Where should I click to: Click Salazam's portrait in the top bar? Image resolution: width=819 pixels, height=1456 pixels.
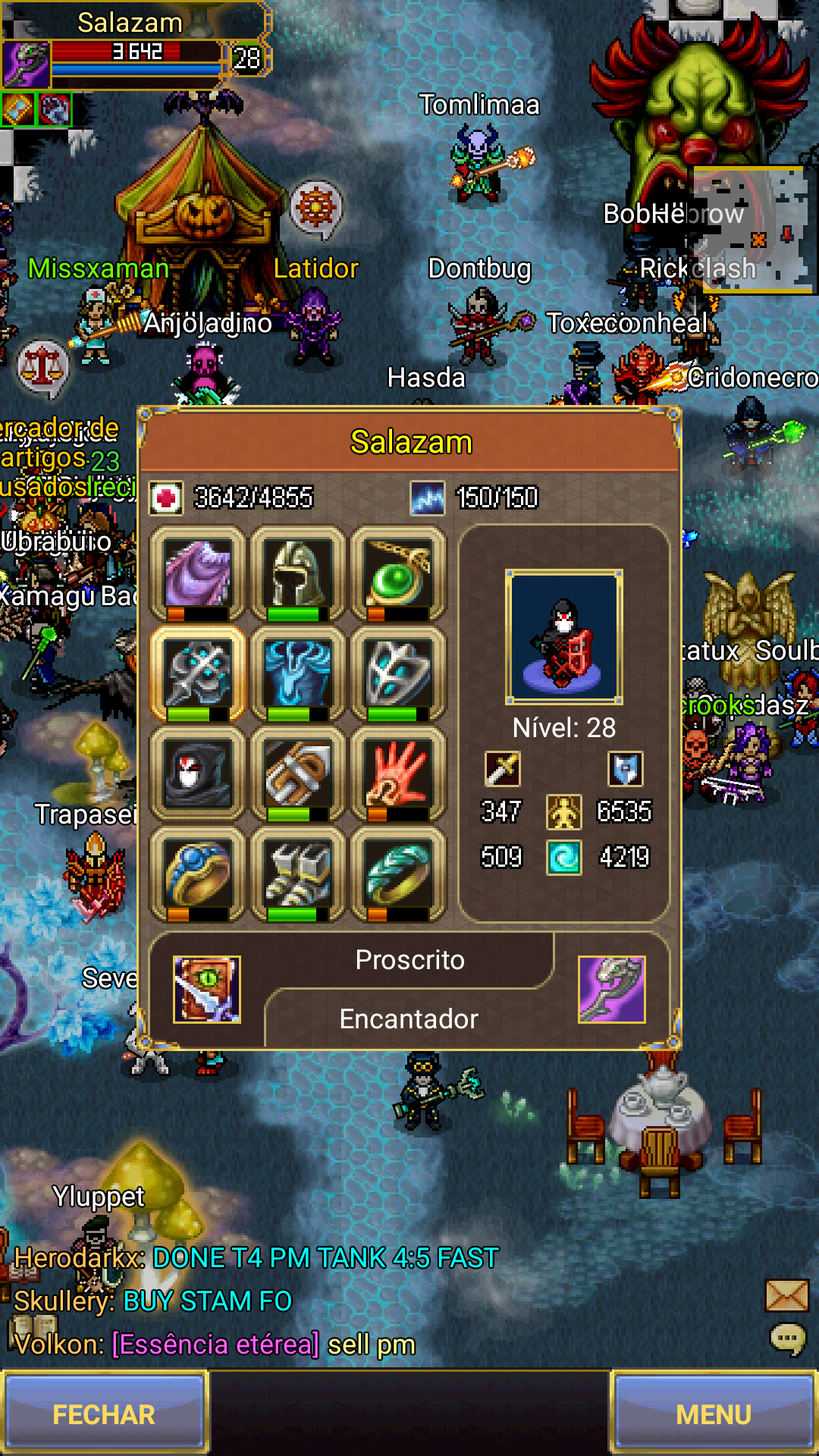click(x=27, y=64)
